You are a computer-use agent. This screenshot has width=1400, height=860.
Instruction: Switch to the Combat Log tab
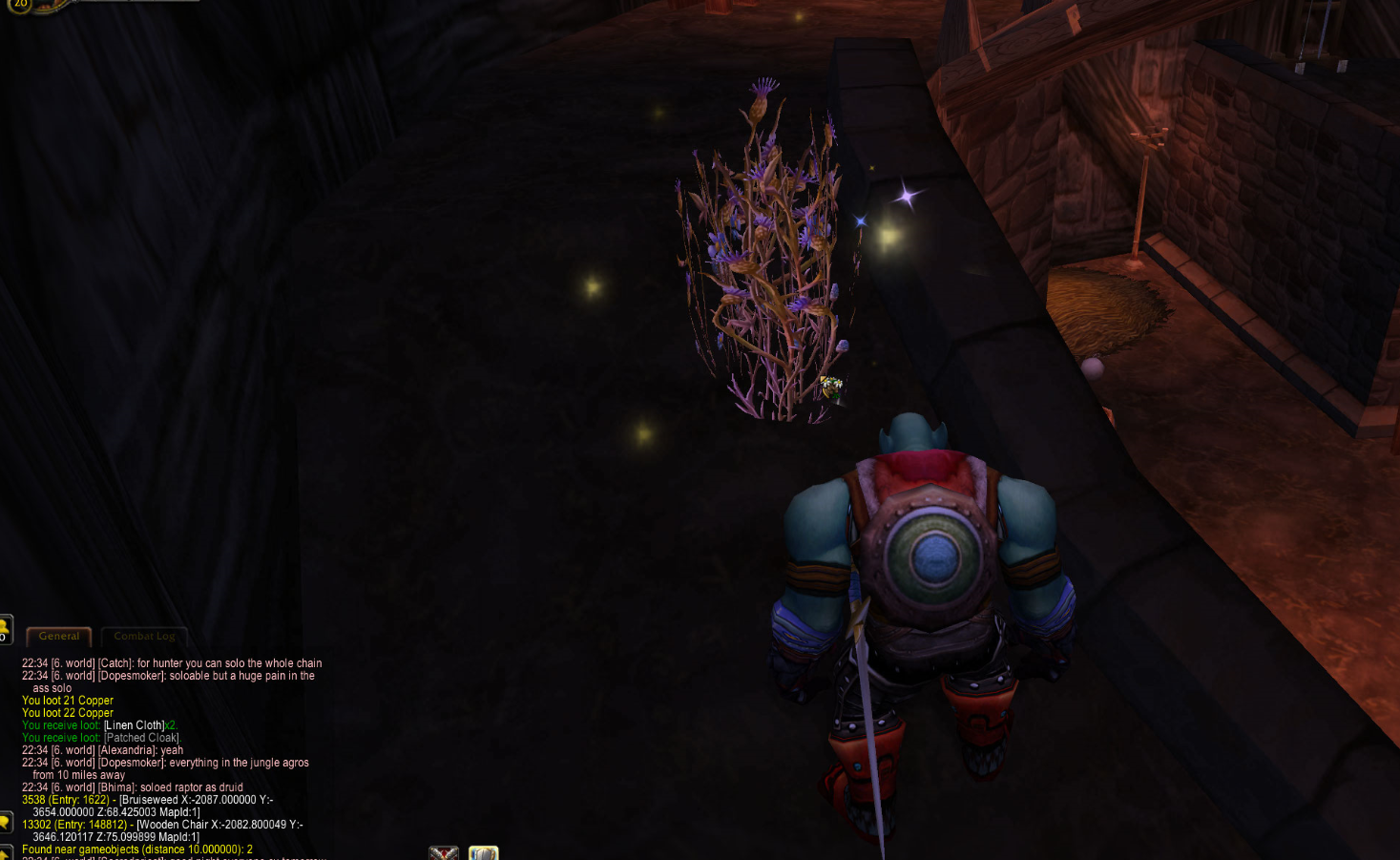pos(145,636)
